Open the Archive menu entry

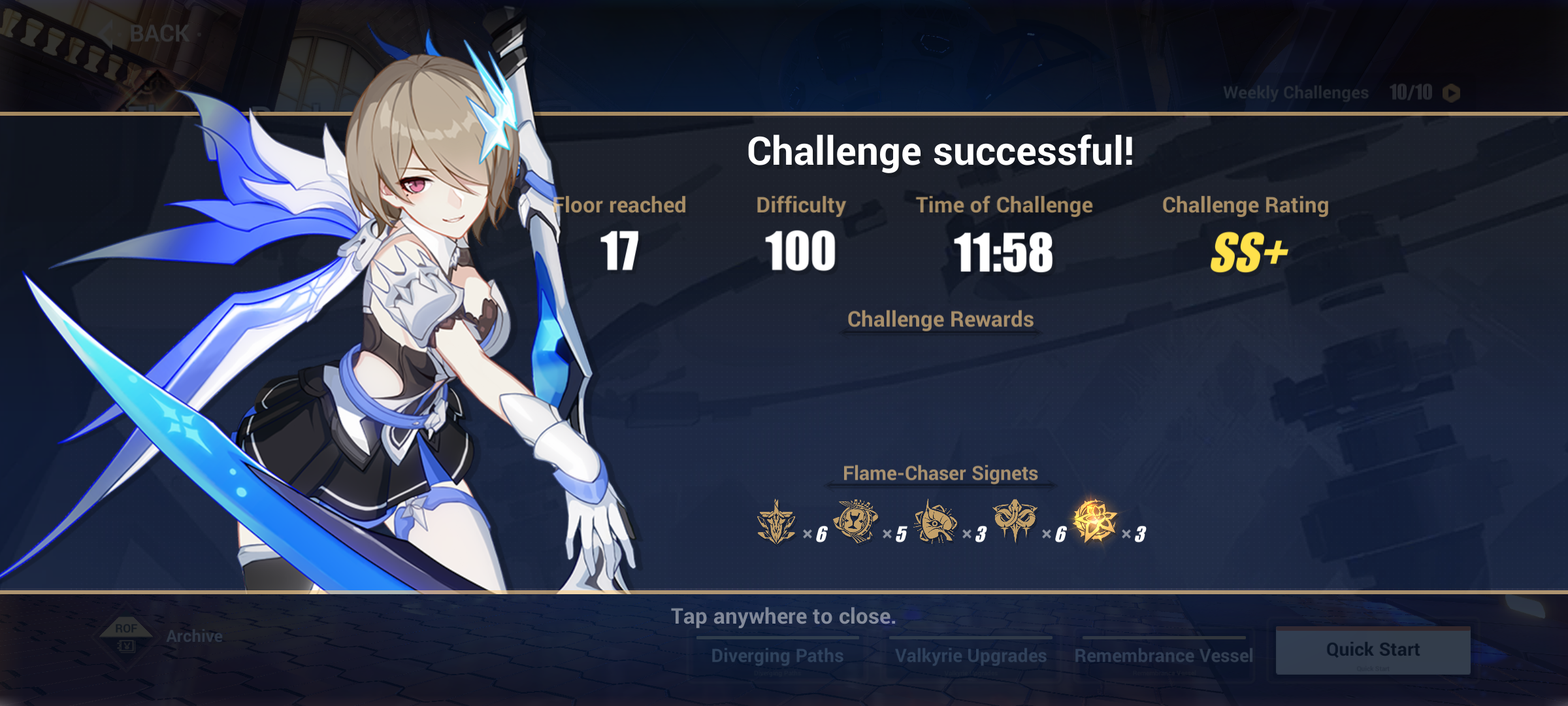point(194,635)
